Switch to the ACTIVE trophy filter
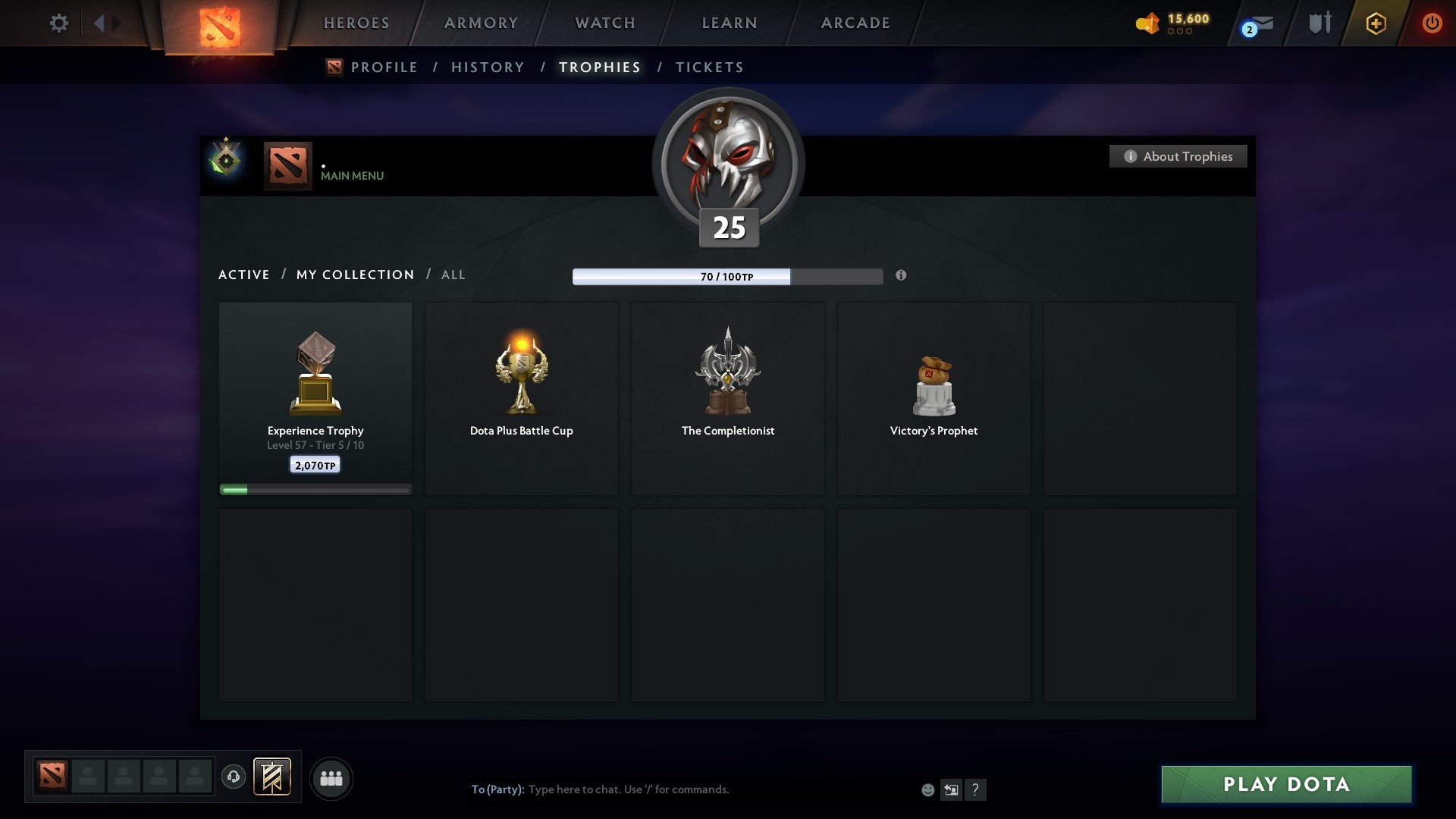This screenshot has width=1456, height=819. (244, 275)
